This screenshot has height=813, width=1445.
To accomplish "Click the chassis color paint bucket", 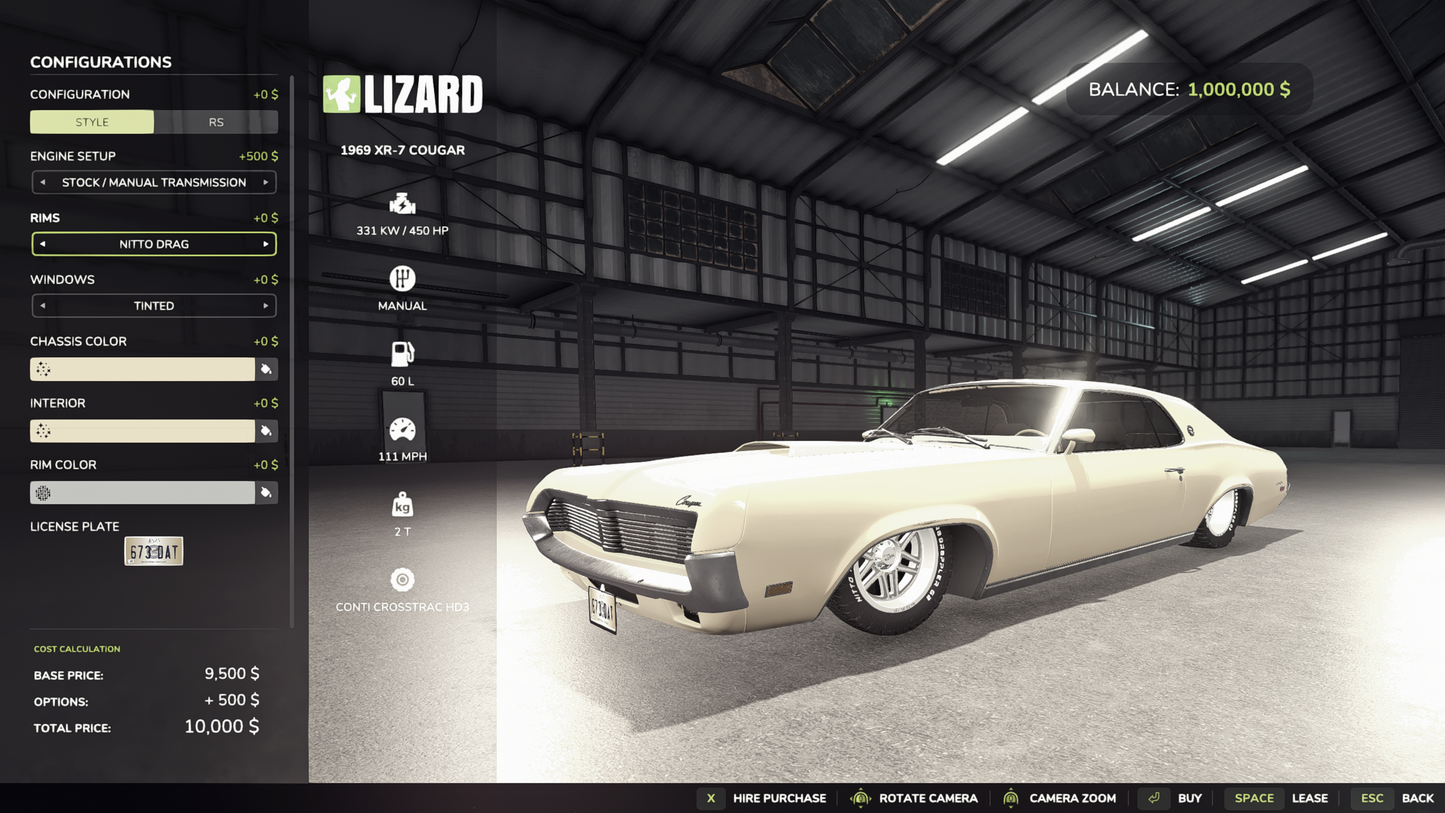I will [266, 369].
